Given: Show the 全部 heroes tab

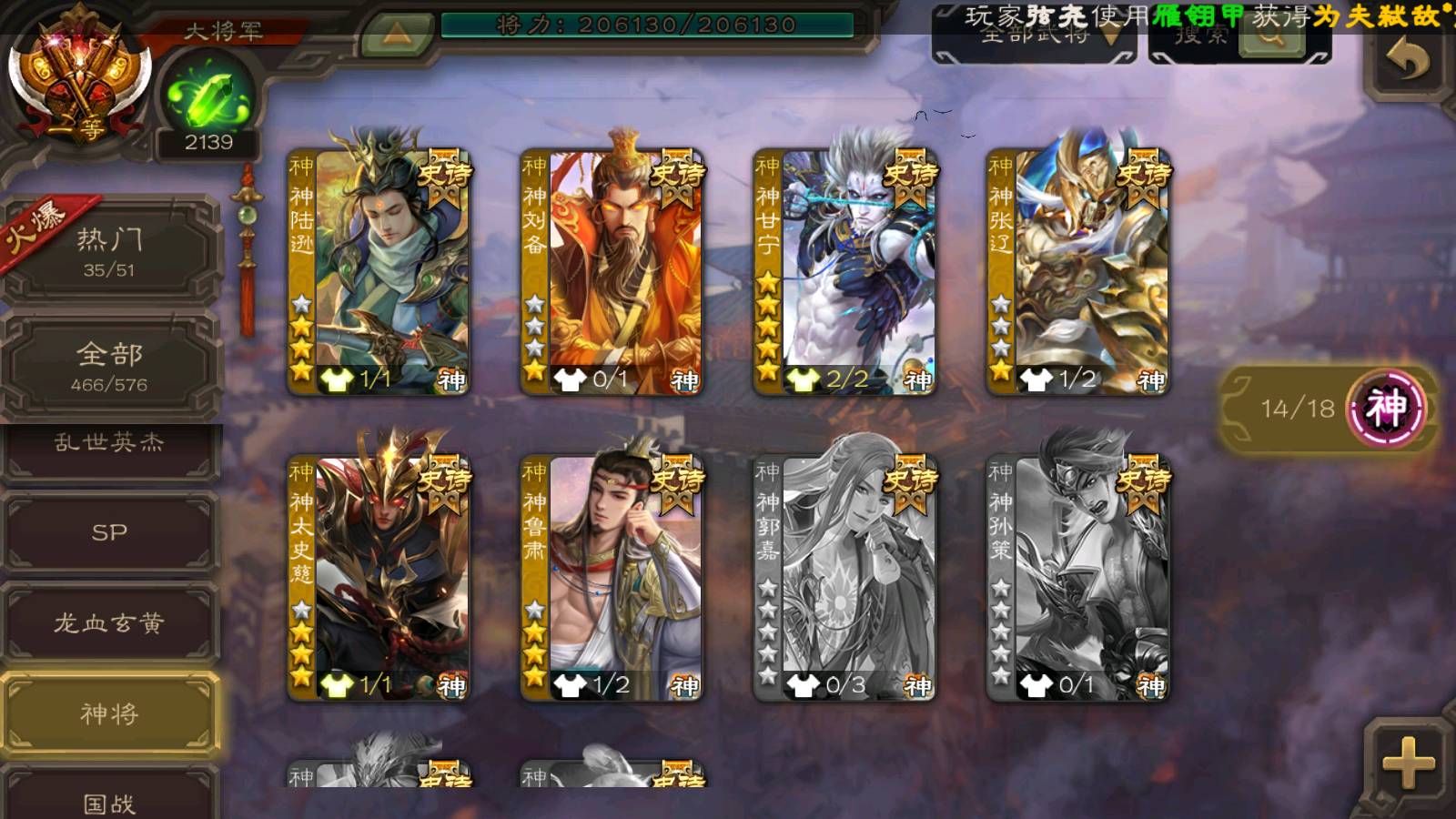Looking at the screenshot, I should [x=109, y=366].
